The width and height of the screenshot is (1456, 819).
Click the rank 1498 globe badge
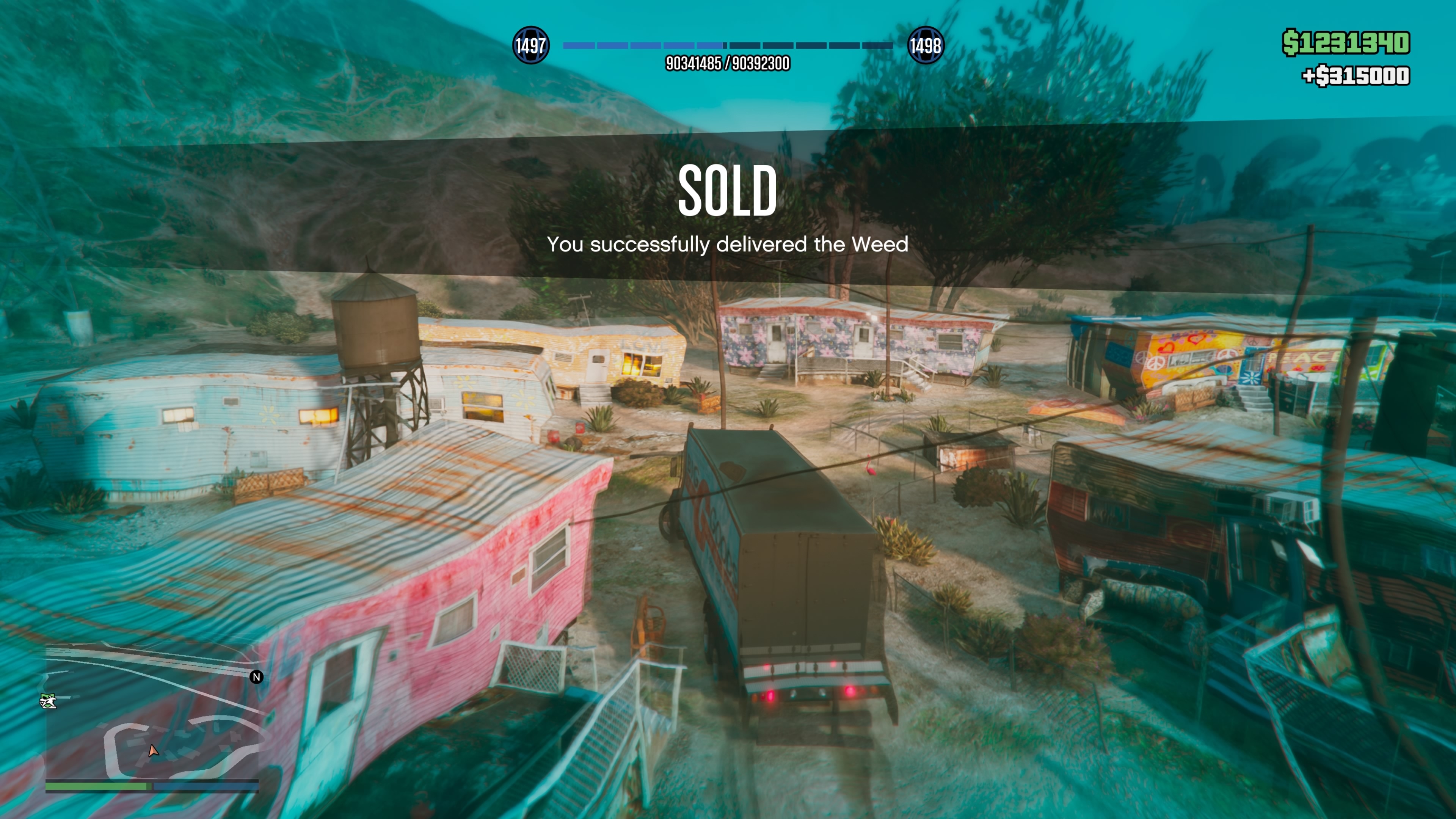point(925,45)
